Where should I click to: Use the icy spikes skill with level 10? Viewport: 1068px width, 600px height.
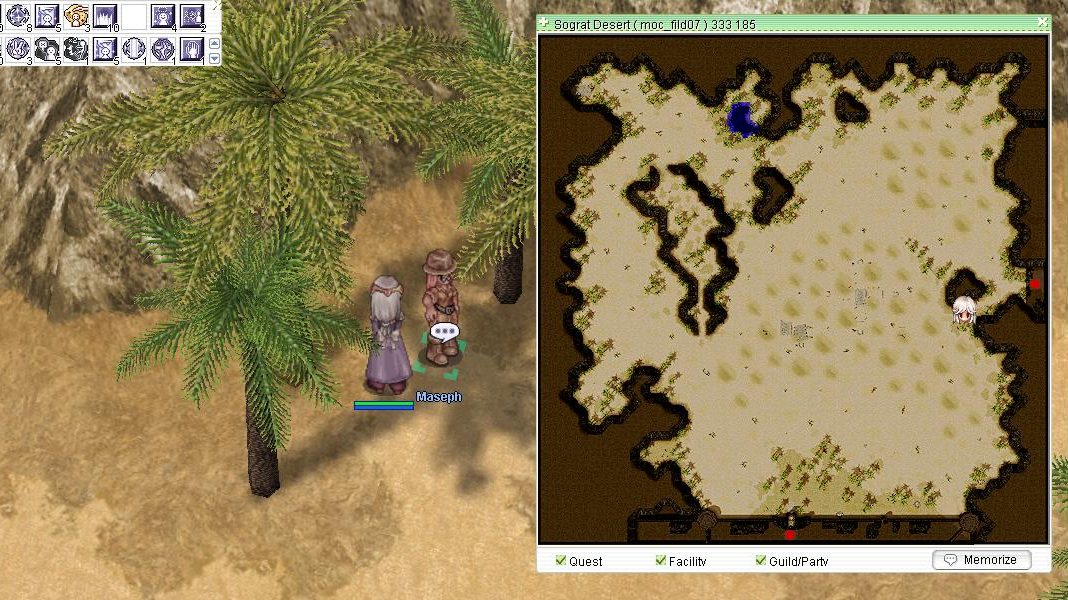click(x=105, y=15)
